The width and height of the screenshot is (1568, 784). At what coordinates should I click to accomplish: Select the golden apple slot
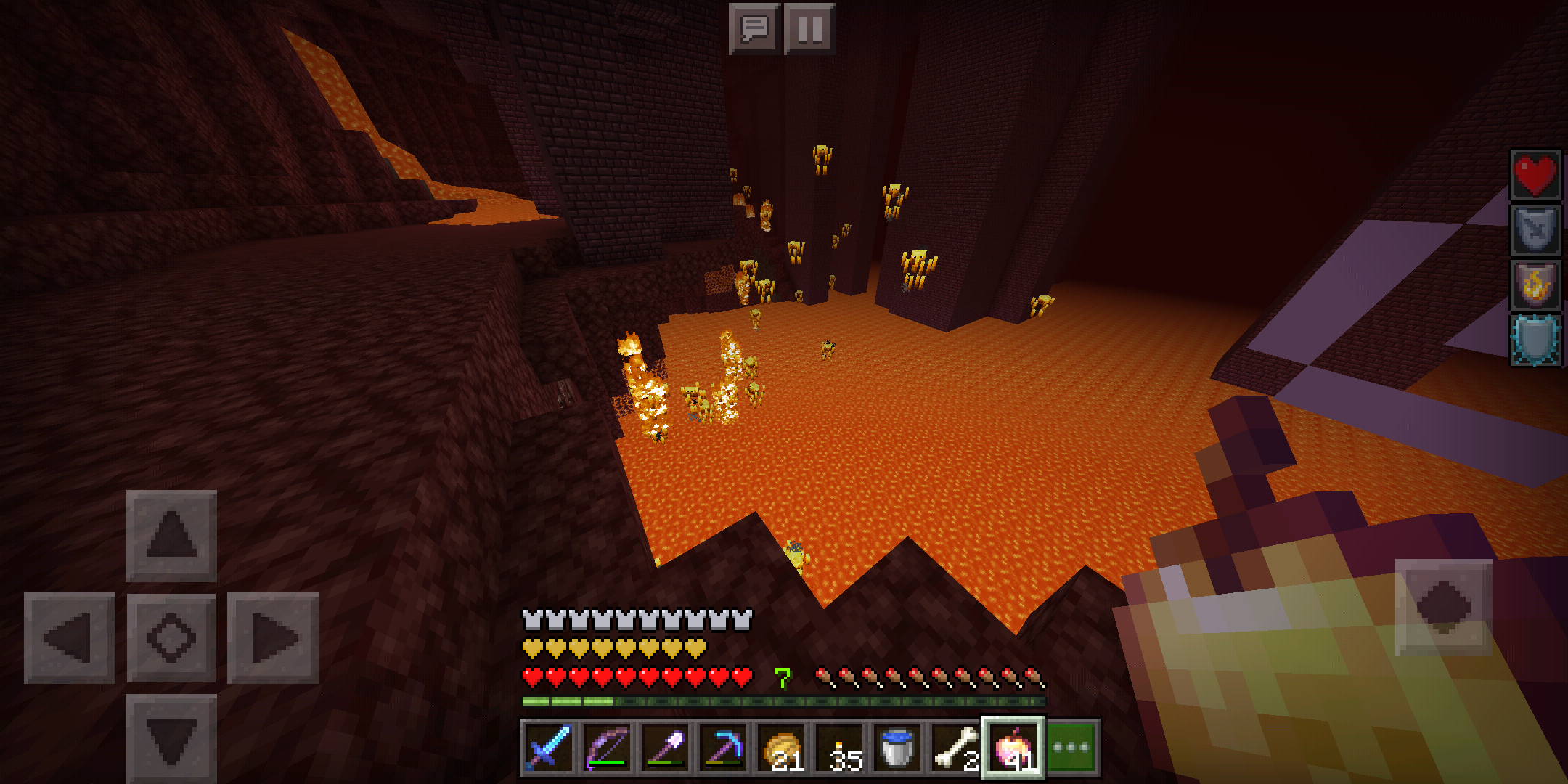[x=1013, y=748]
